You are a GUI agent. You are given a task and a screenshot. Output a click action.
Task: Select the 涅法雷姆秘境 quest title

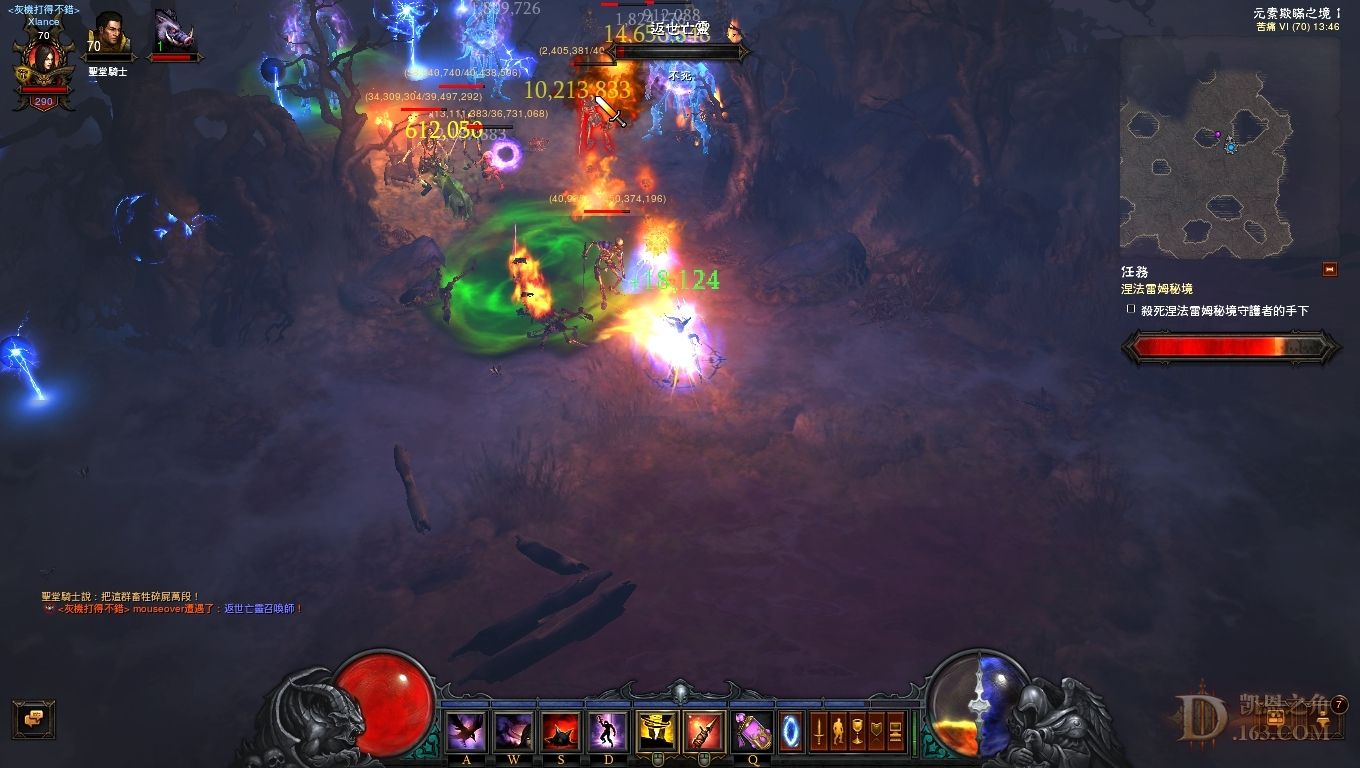pos(1157,289)
